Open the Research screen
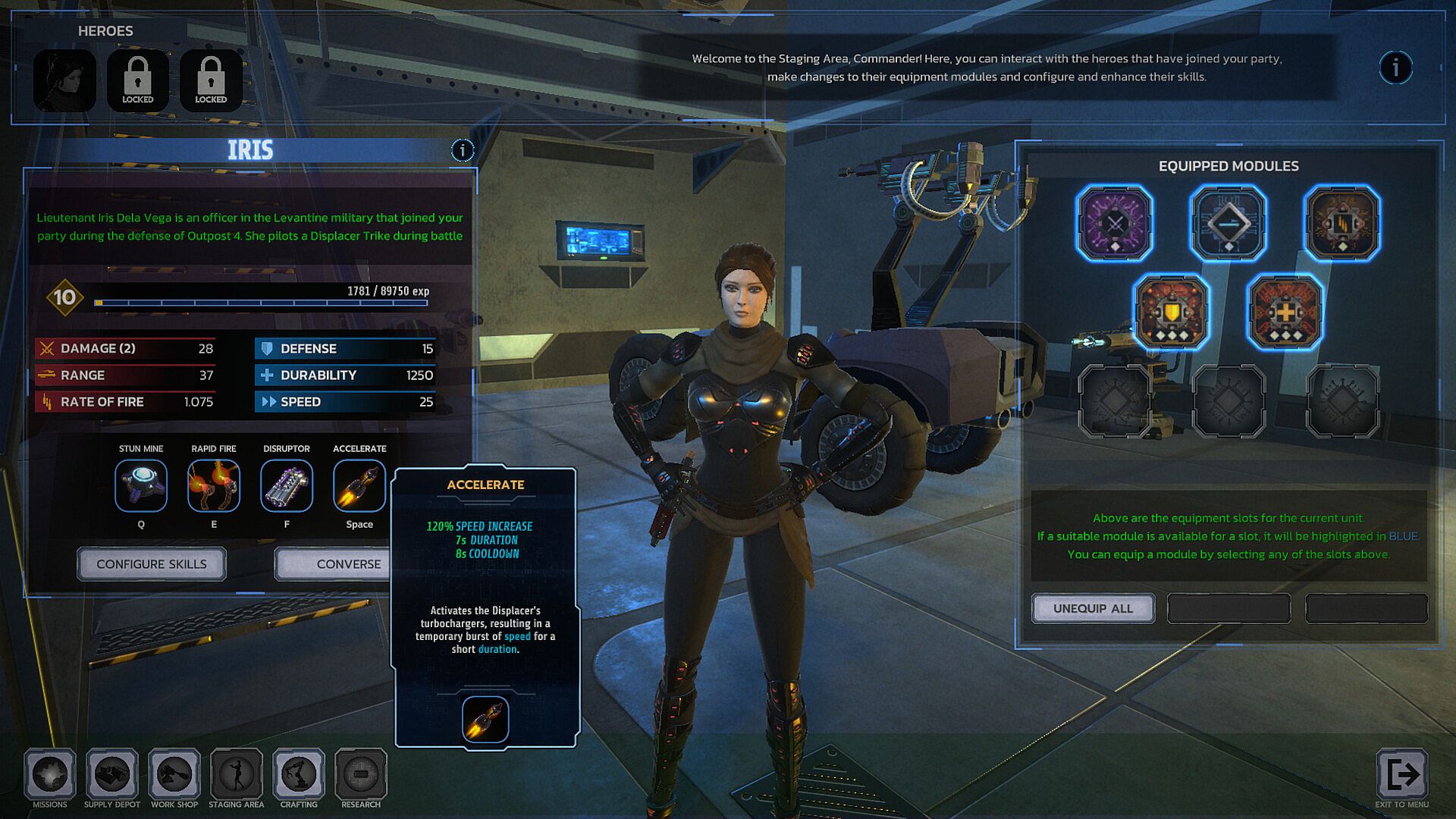 coord(361,775)
